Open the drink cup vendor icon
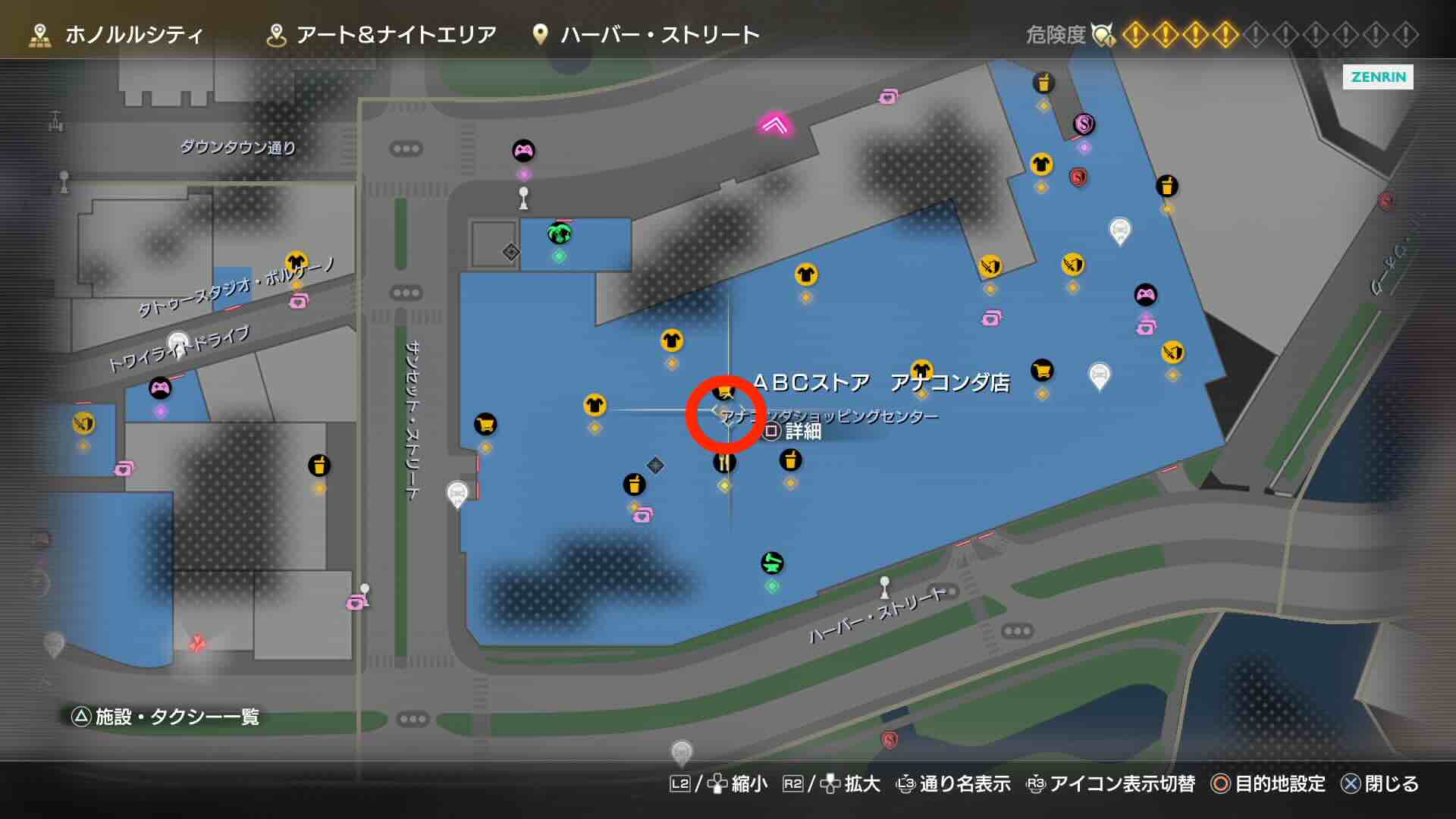The image size is (1456, 819). point(790,459)
